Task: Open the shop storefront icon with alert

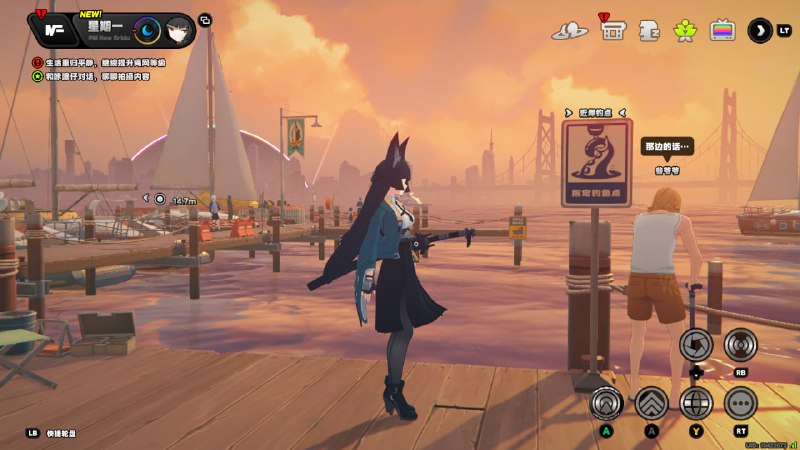Action: tap(613, 30)
